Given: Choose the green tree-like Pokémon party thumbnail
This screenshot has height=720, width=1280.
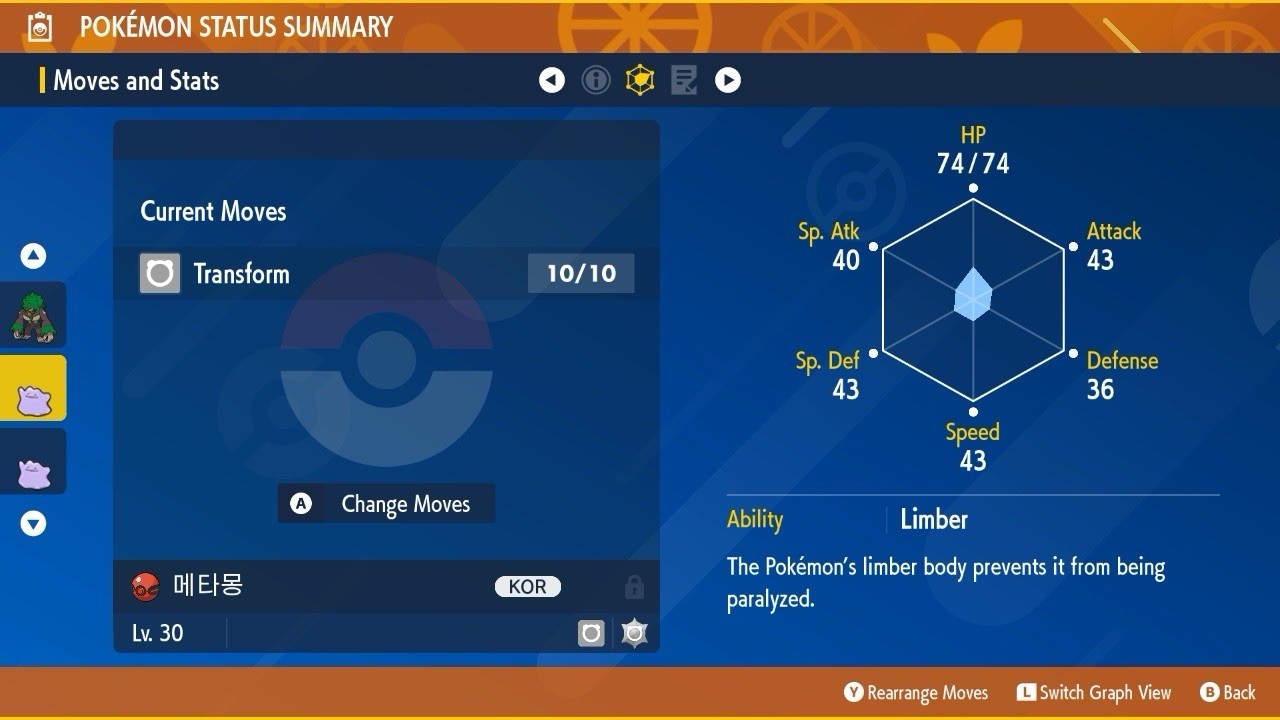Looking at the screenshot, I should click(33, 315).
